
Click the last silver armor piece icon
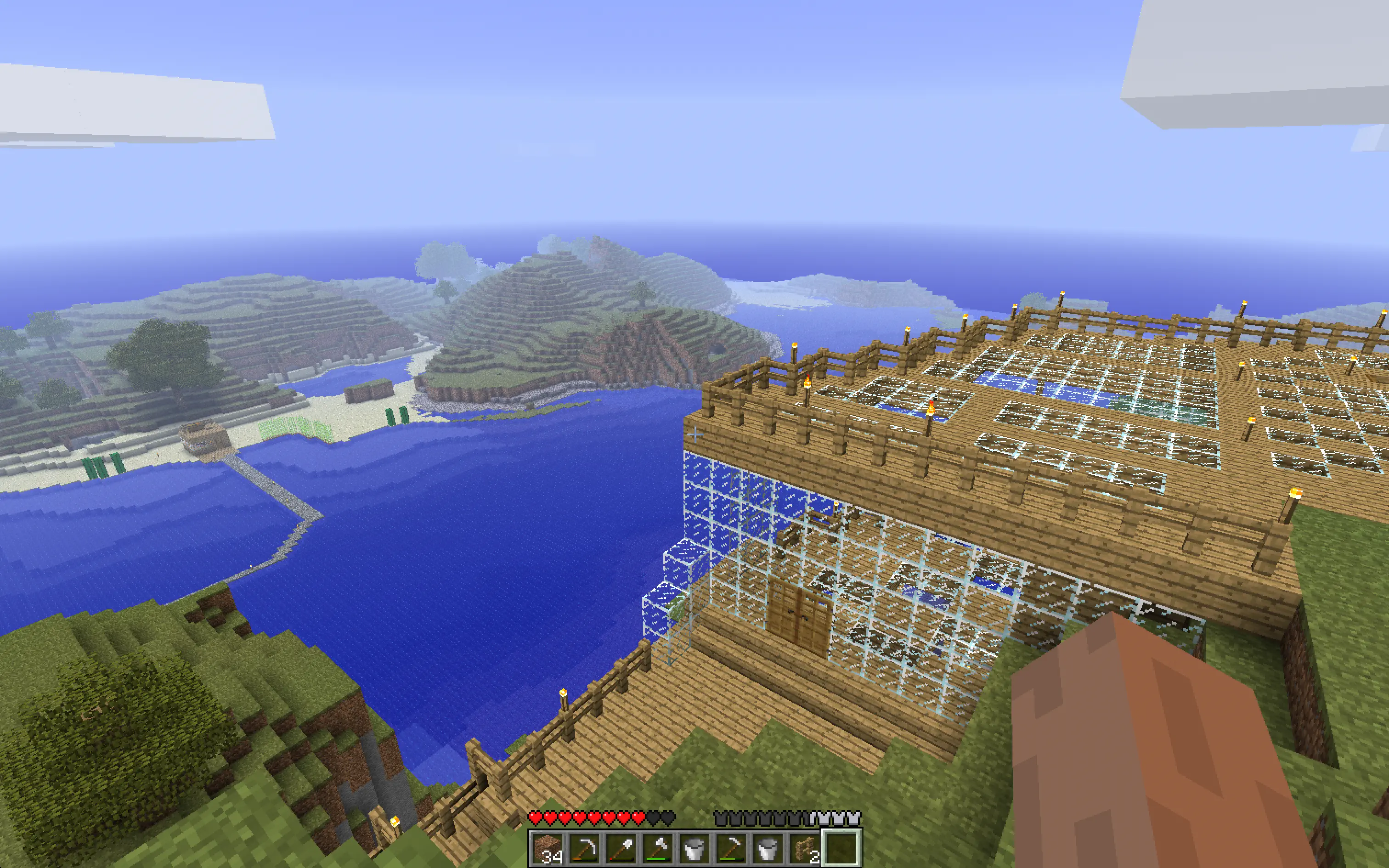[854, 818]
